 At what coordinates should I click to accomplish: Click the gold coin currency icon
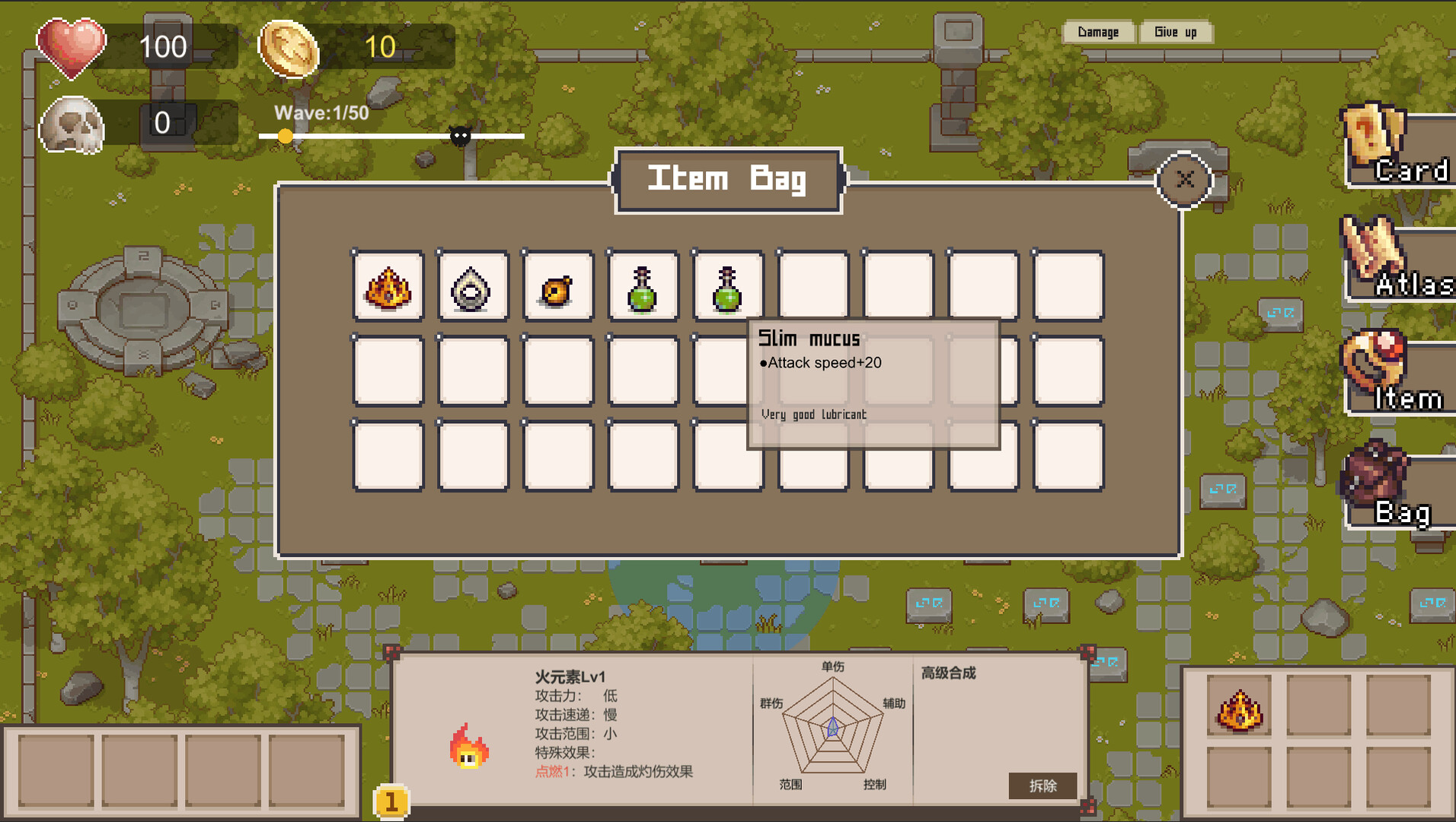288,48
